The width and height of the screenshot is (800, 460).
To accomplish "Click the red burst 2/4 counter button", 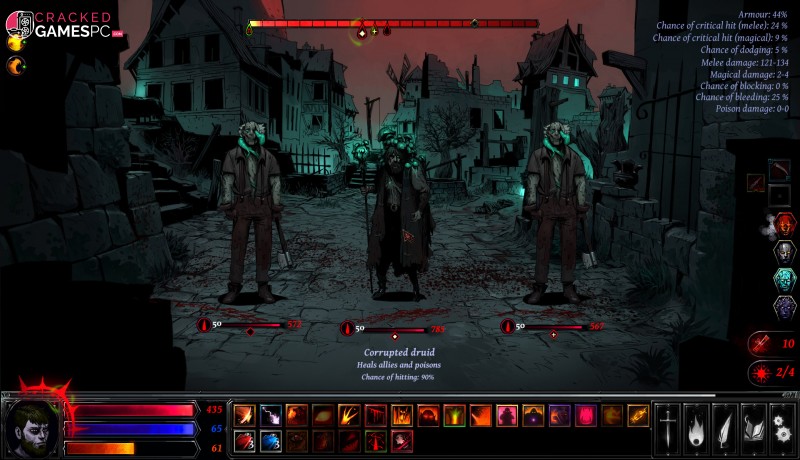I will 774,372.
